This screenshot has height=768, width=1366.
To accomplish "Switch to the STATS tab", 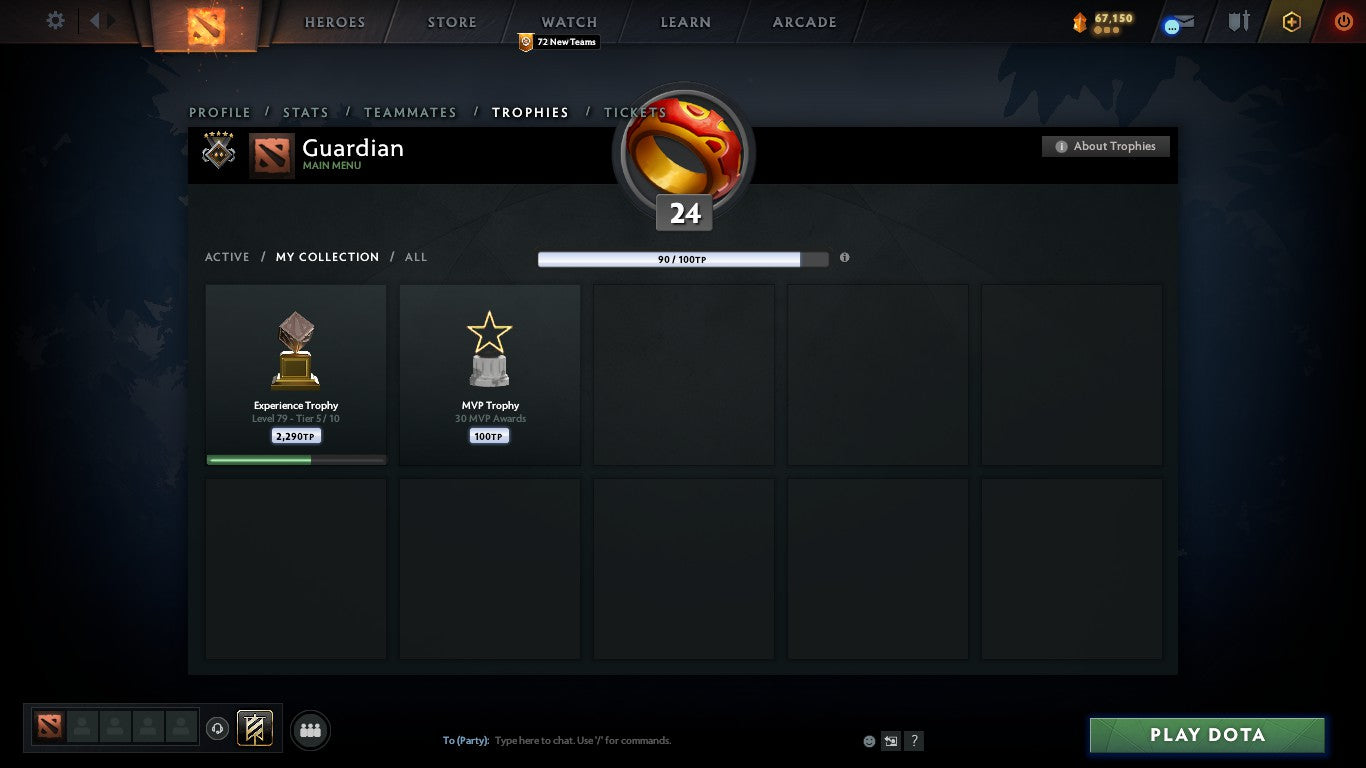I will pos(305,112).
